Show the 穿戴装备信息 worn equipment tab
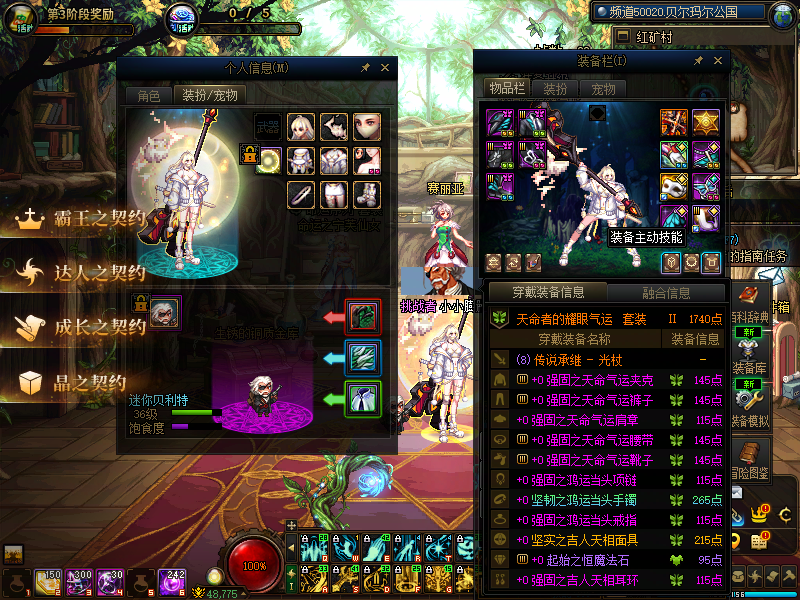This screenshot has height=600, width=800. pyautogui.click(x=548, y=293)
